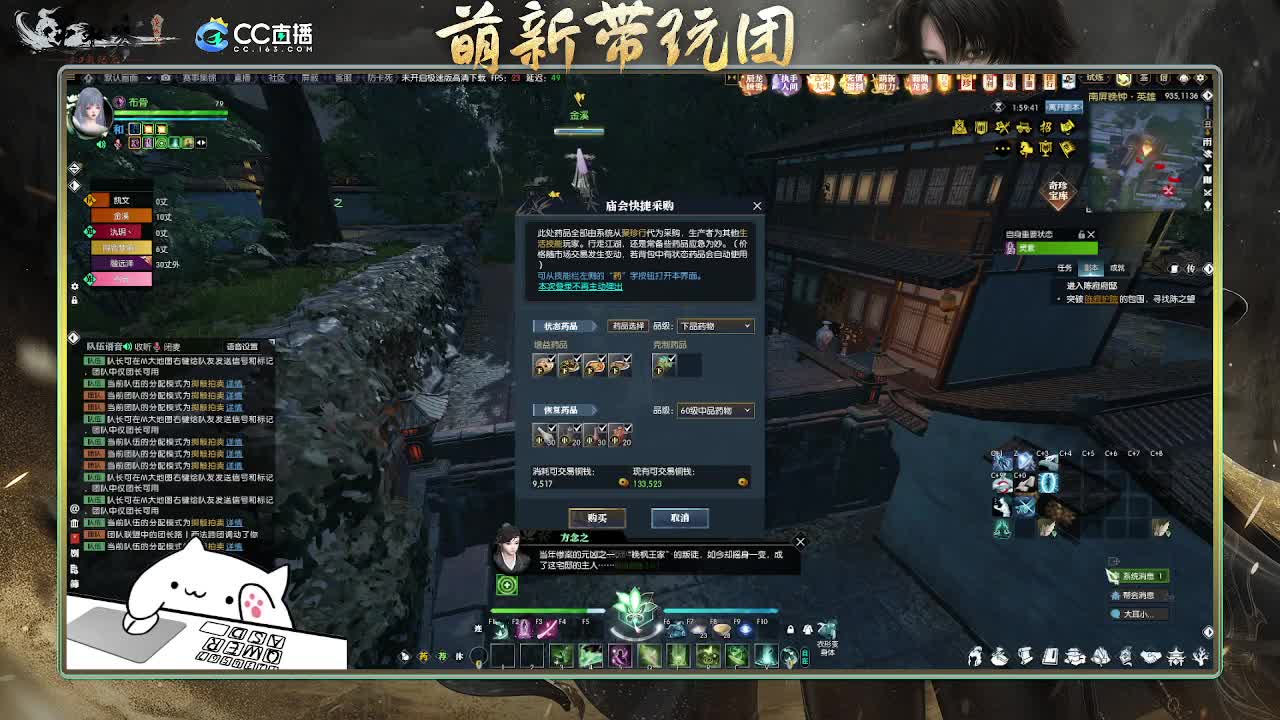Open the trophy achievements icon under the map
This screenshot has width=1280, height=720.
tap(1046, 149)
